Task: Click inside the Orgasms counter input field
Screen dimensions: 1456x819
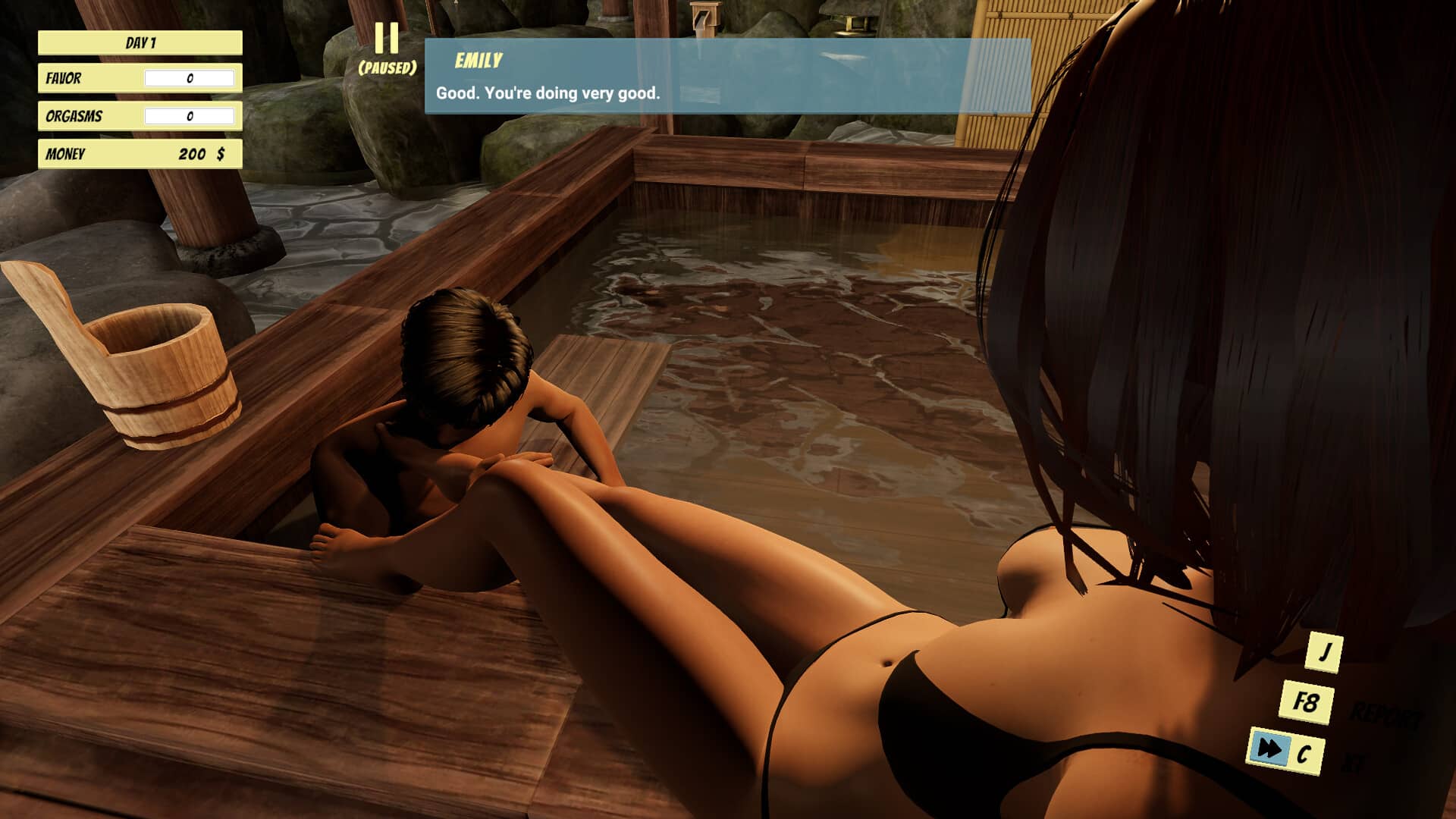Action: 190,116
